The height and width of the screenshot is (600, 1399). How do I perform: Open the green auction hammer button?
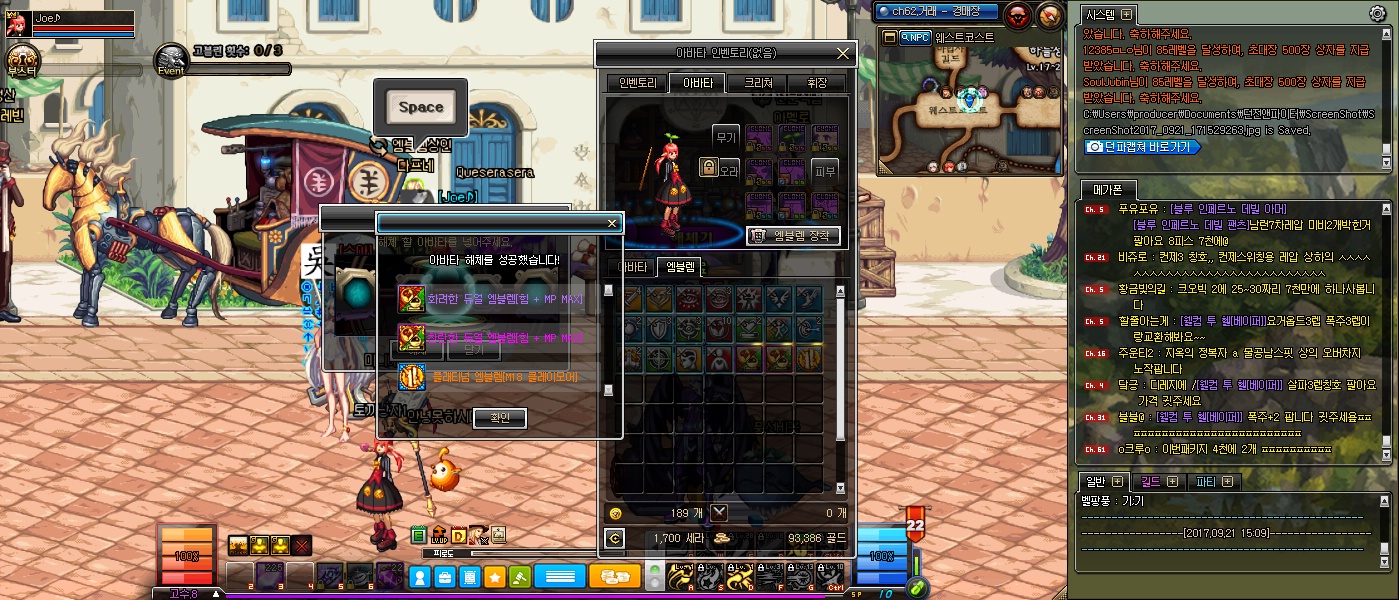pyautogui.click(x=520, y=577)
